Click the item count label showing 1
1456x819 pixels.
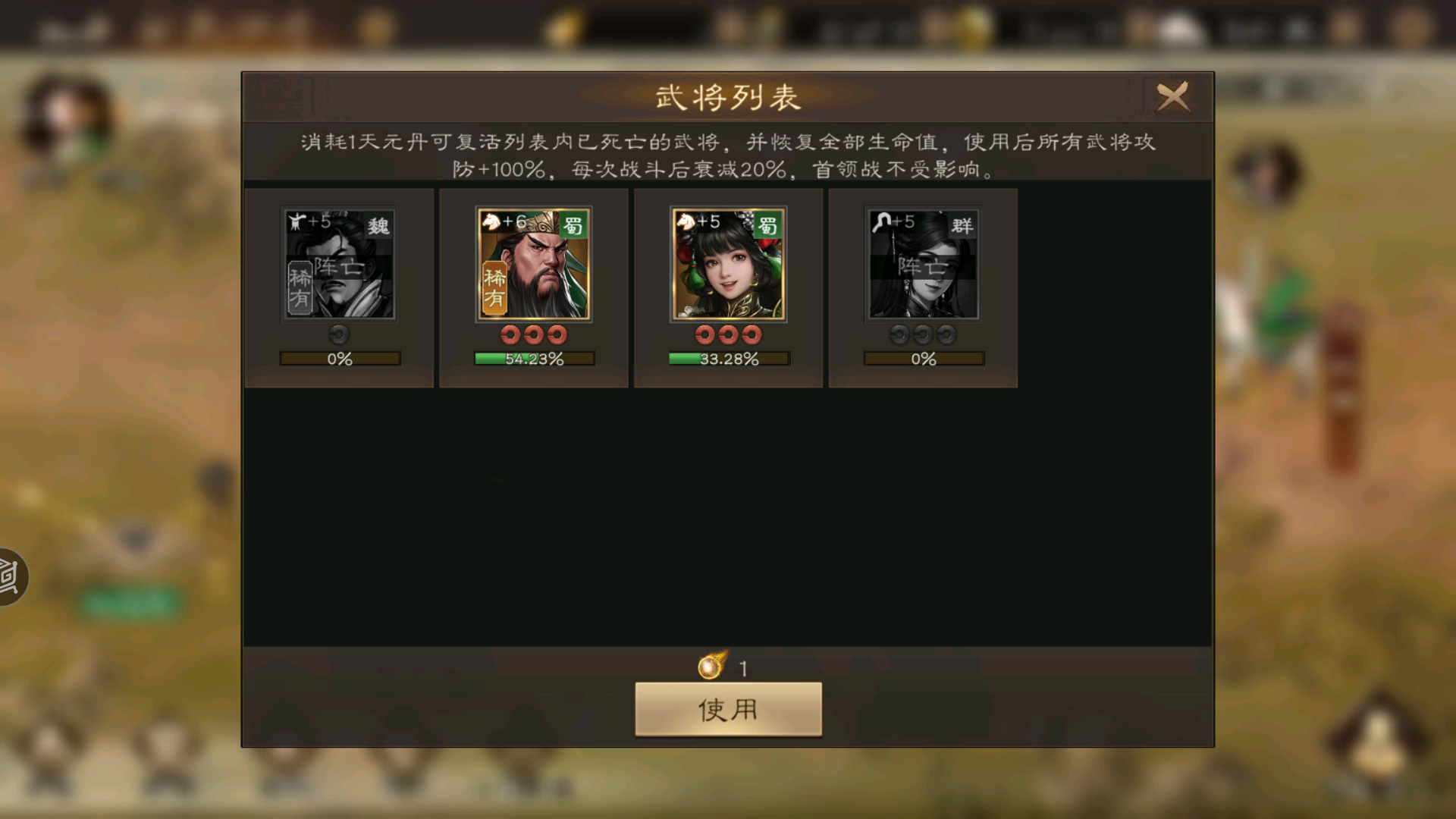(745, 667)
